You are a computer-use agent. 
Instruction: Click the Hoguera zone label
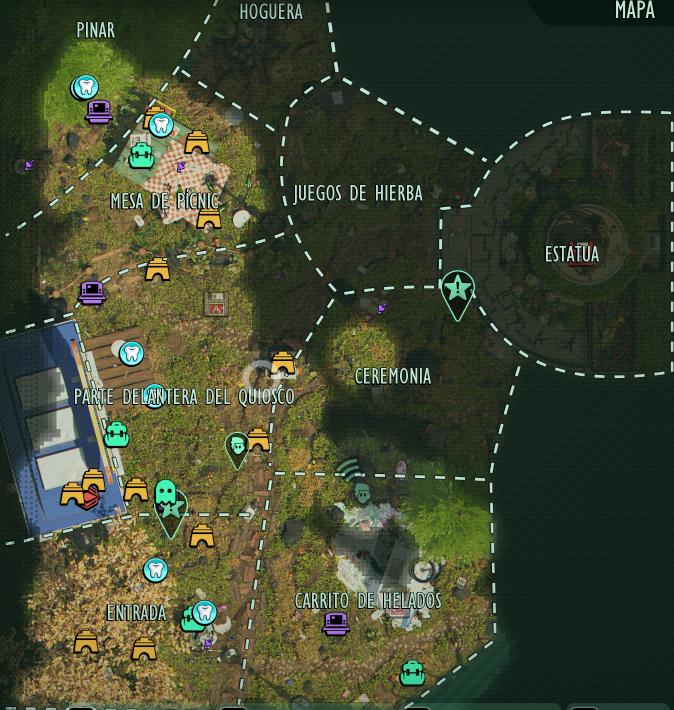point(271,12)
